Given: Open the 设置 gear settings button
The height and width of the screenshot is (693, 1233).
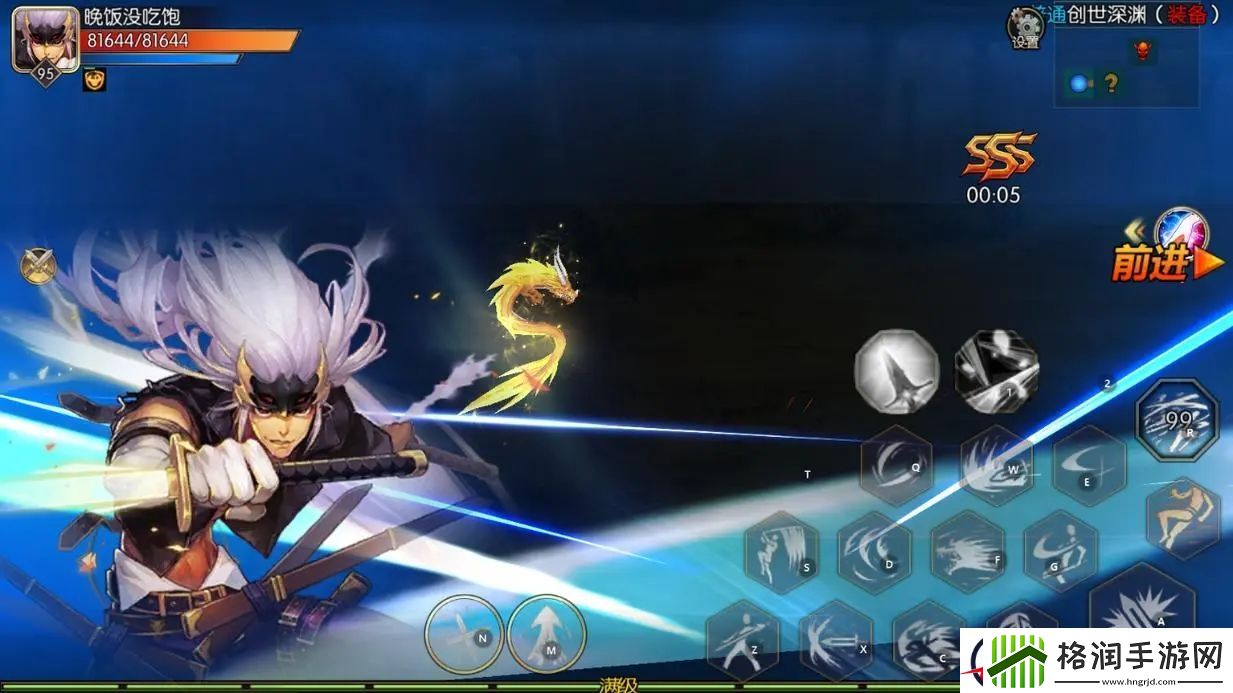Looking at the screenshot, I should [x=1025, y=26].
